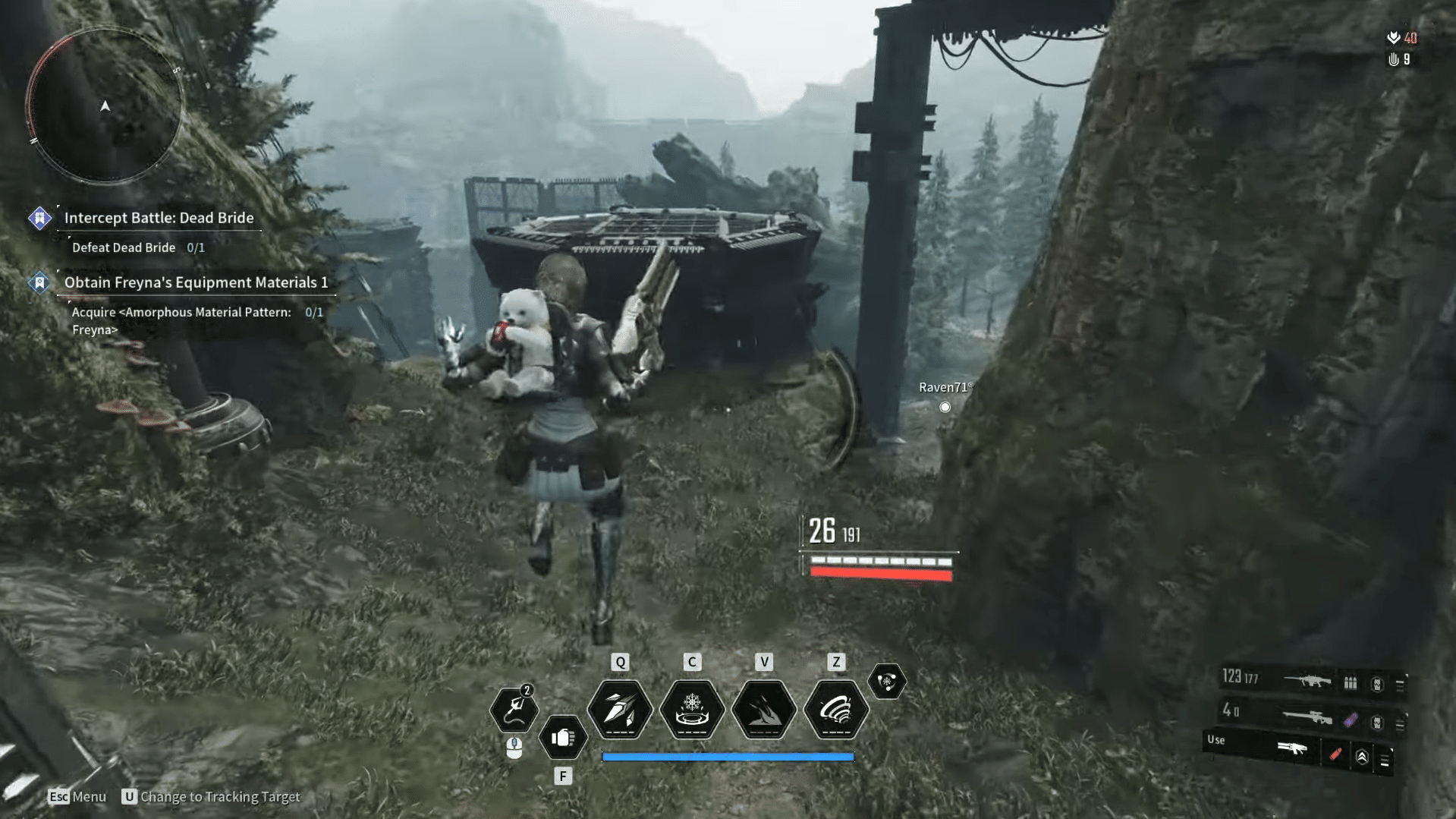Cast the ice spikes ground skill

[x=764, y=710]
